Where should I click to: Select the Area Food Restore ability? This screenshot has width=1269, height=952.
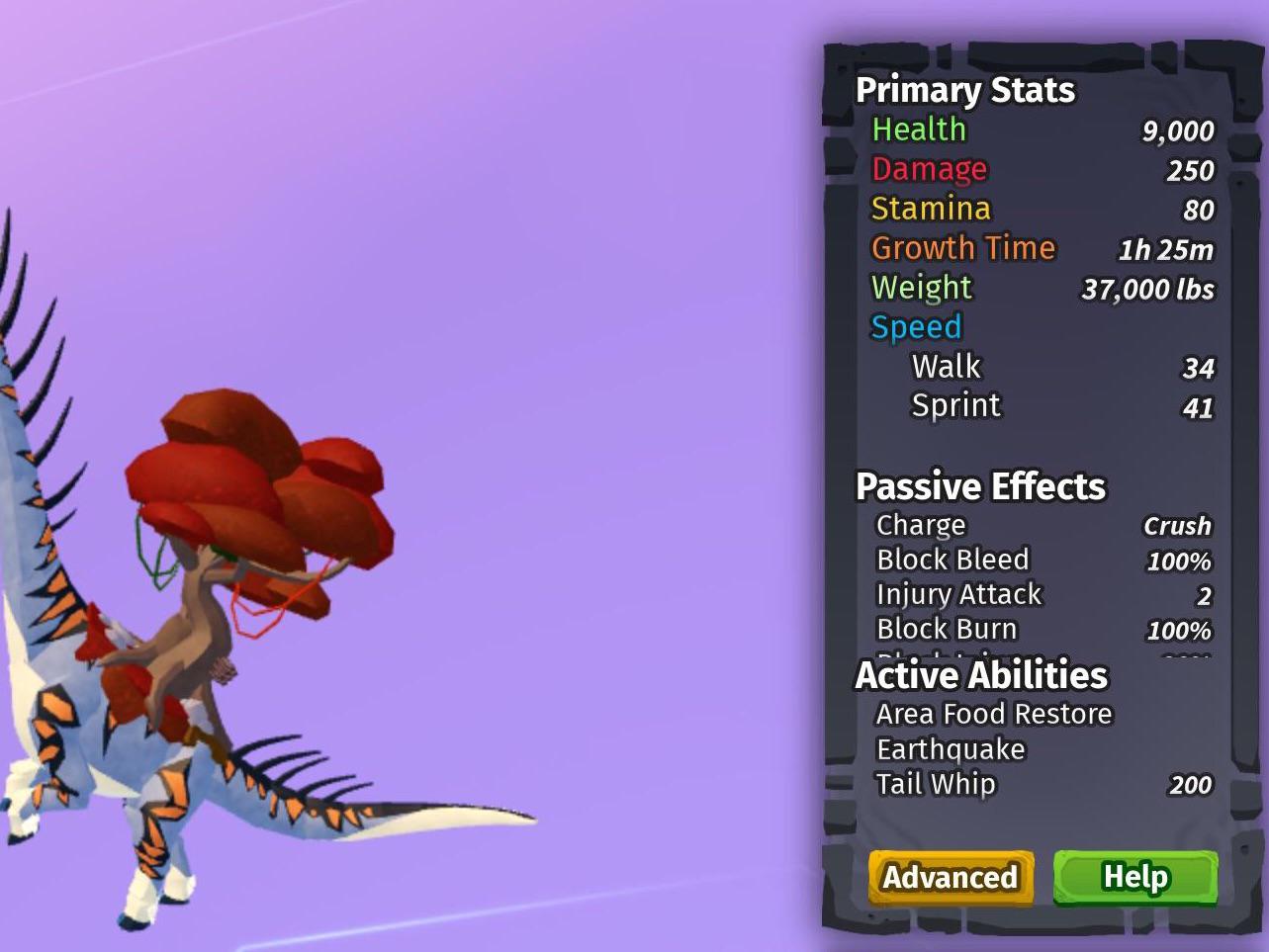click(x=993, y=713)
